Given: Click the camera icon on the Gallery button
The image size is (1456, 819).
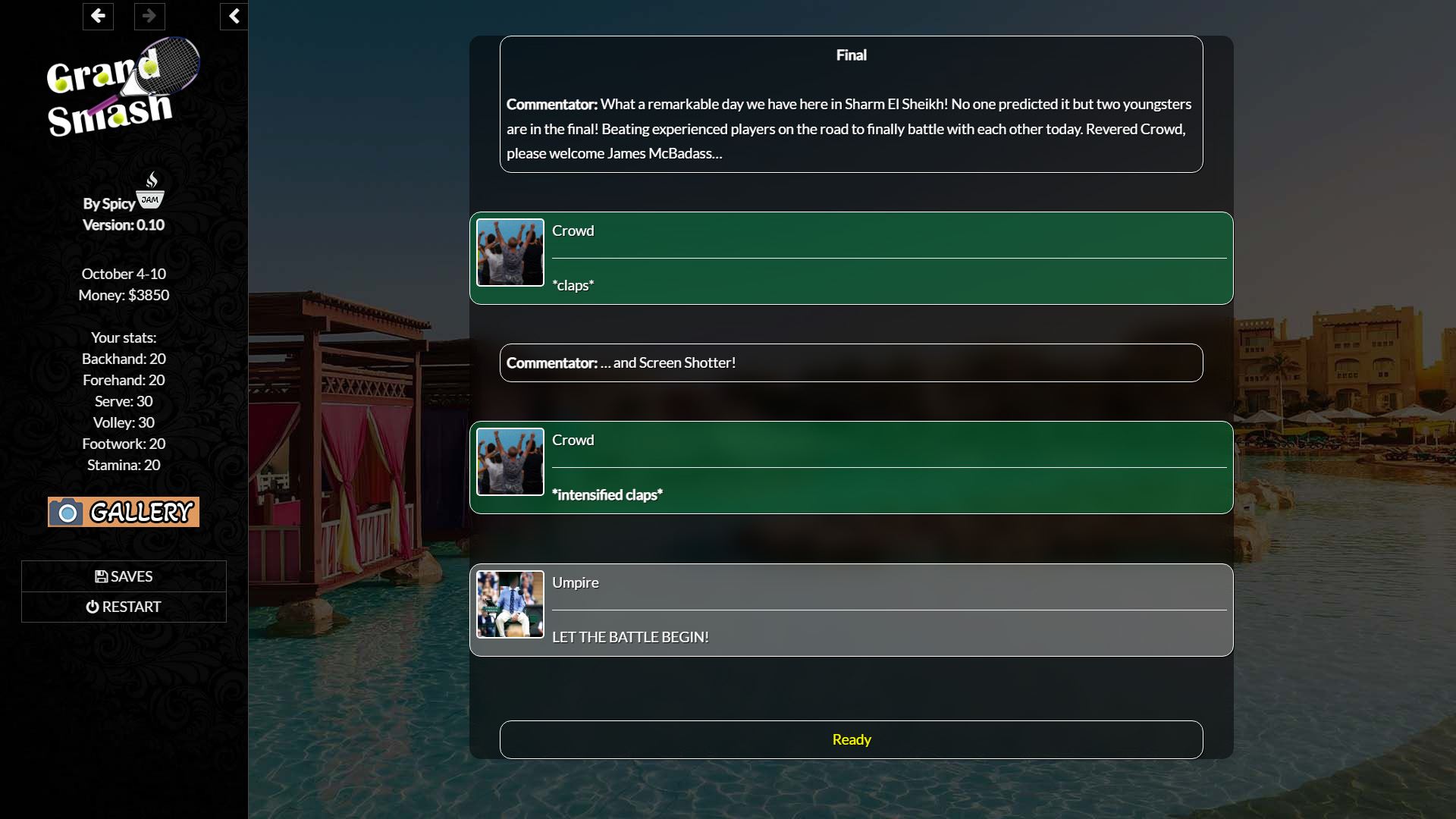Looking at the screenshot, I should coord(67,512).
